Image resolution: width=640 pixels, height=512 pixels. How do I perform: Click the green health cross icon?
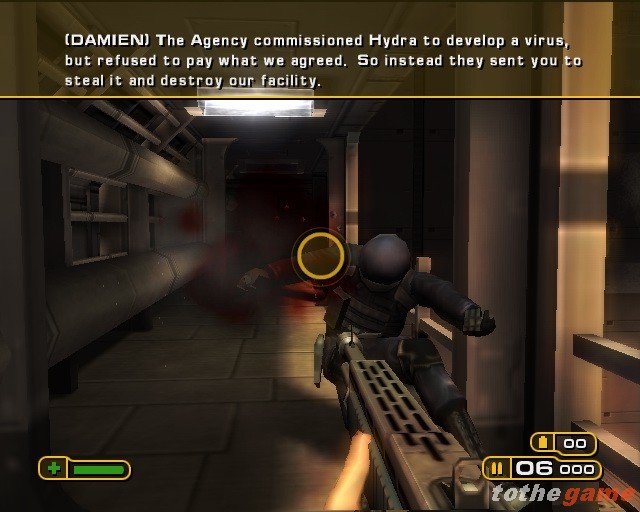53,468
